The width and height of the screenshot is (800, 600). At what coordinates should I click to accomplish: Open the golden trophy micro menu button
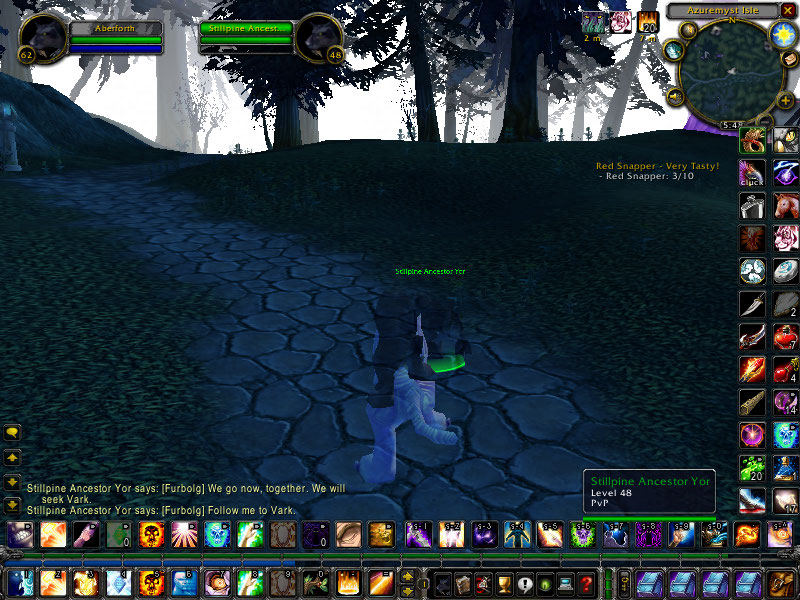pos(504,582)
